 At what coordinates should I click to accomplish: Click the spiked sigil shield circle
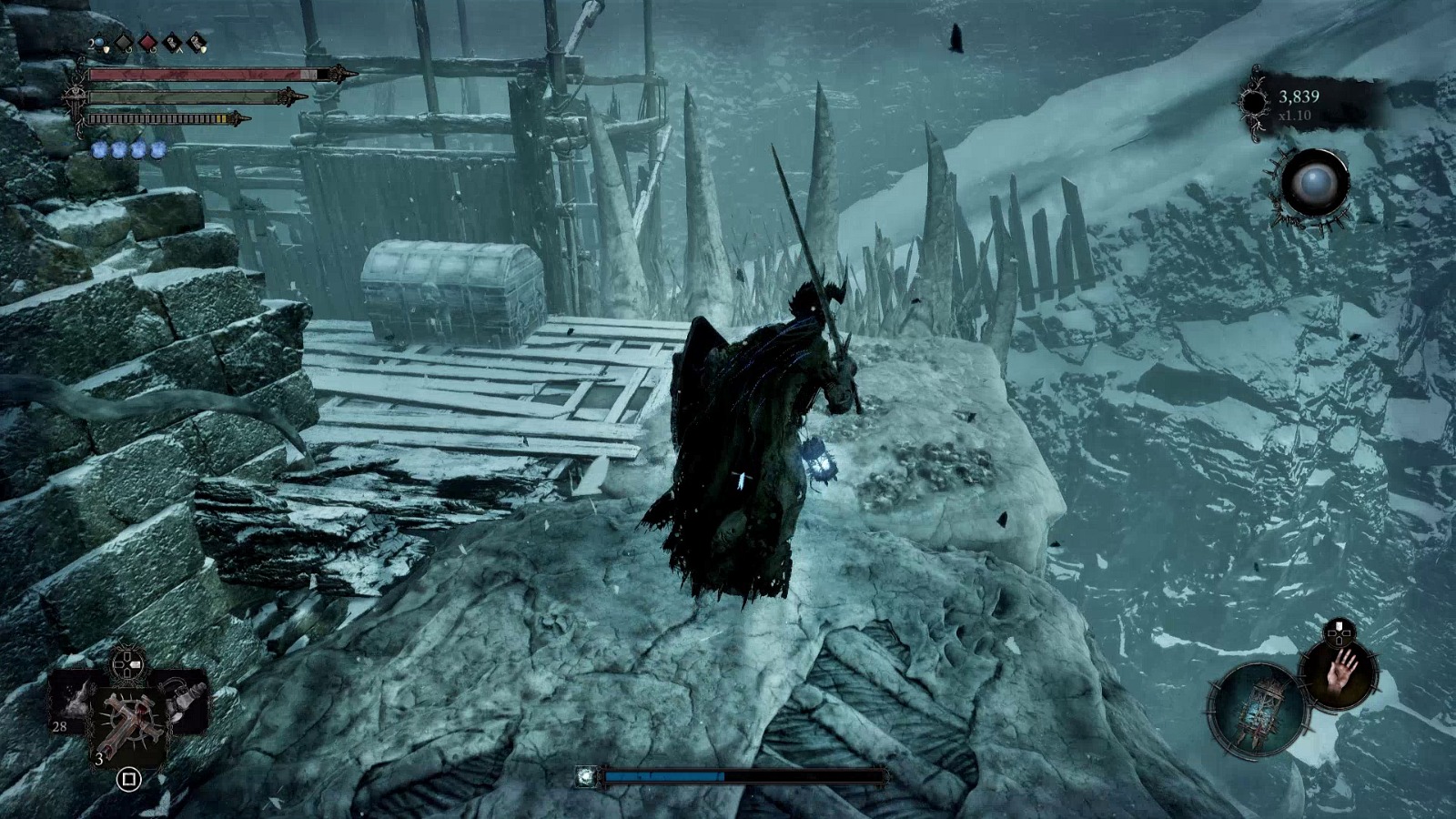(1257, 710)
